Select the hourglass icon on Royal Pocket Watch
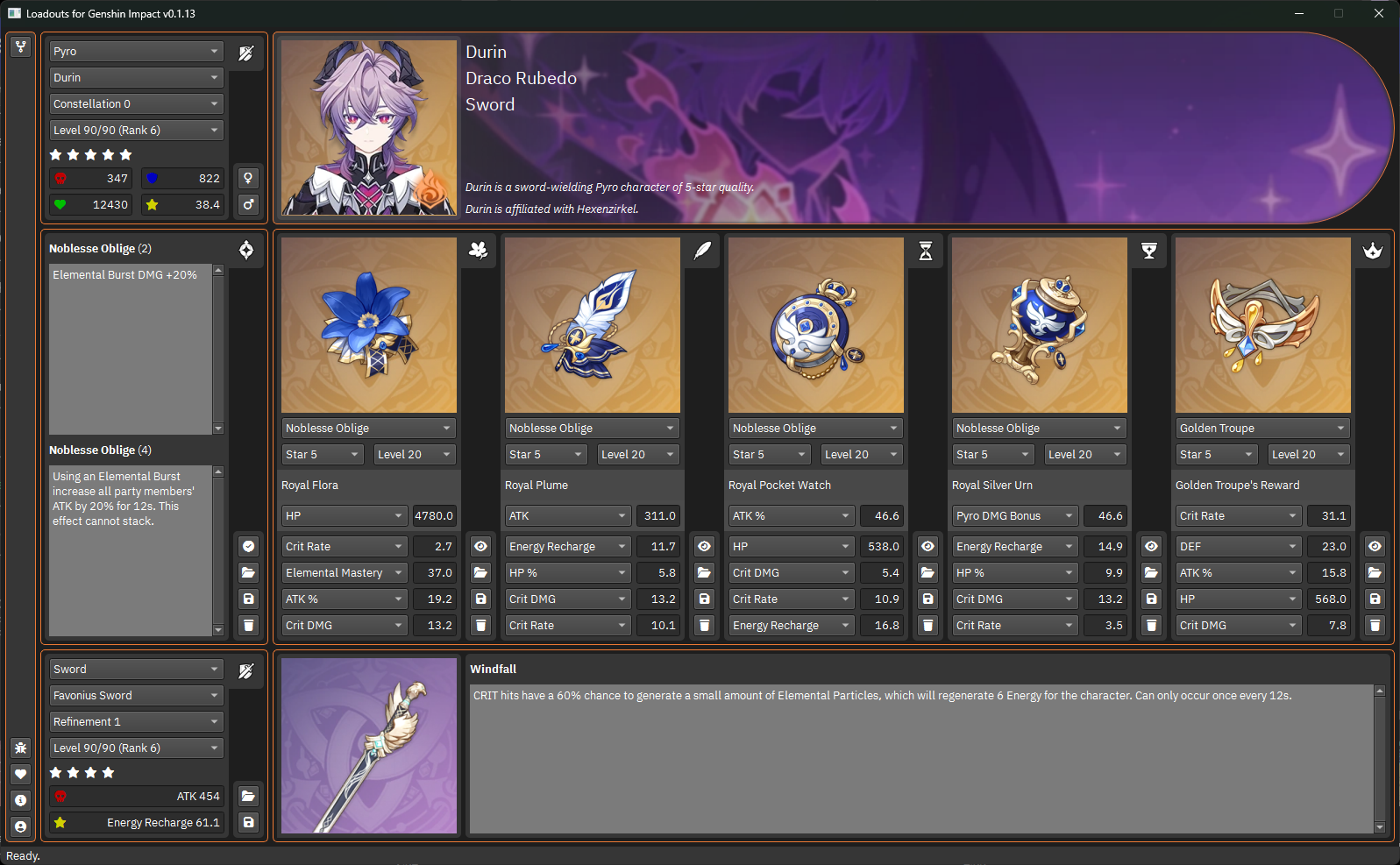 [x=926, y=251]
